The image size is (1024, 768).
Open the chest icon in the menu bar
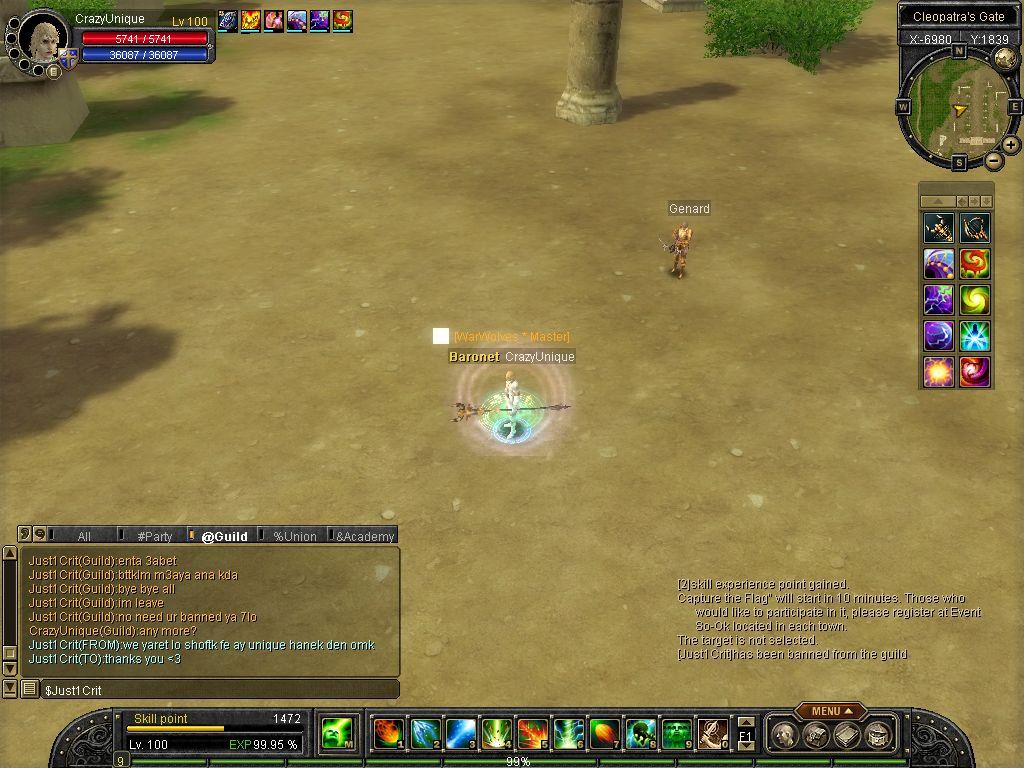pos(816,736)
